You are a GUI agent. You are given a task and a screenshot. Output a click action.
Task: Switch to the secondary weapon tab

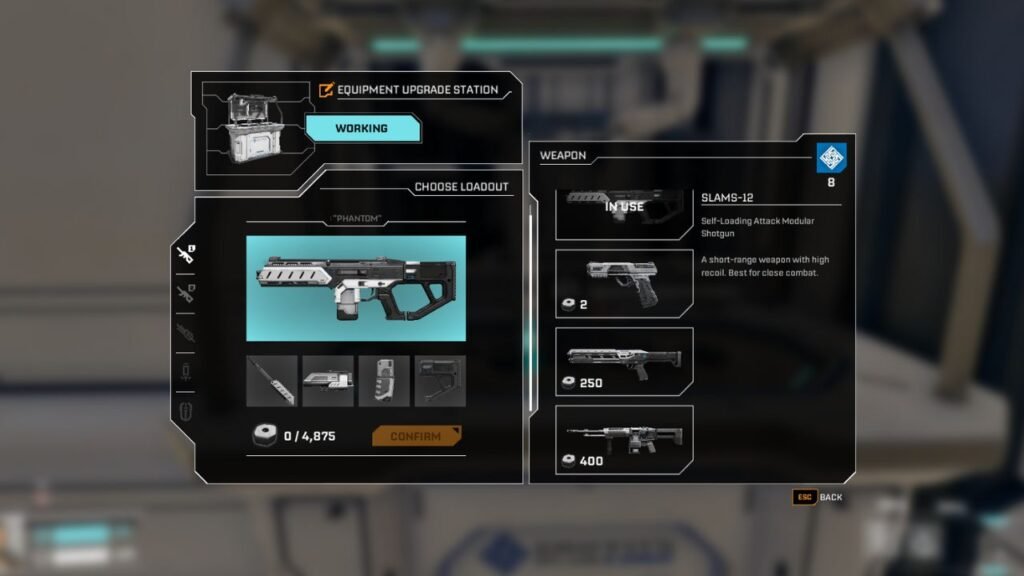pyautogui.click(x=185, y=293)
